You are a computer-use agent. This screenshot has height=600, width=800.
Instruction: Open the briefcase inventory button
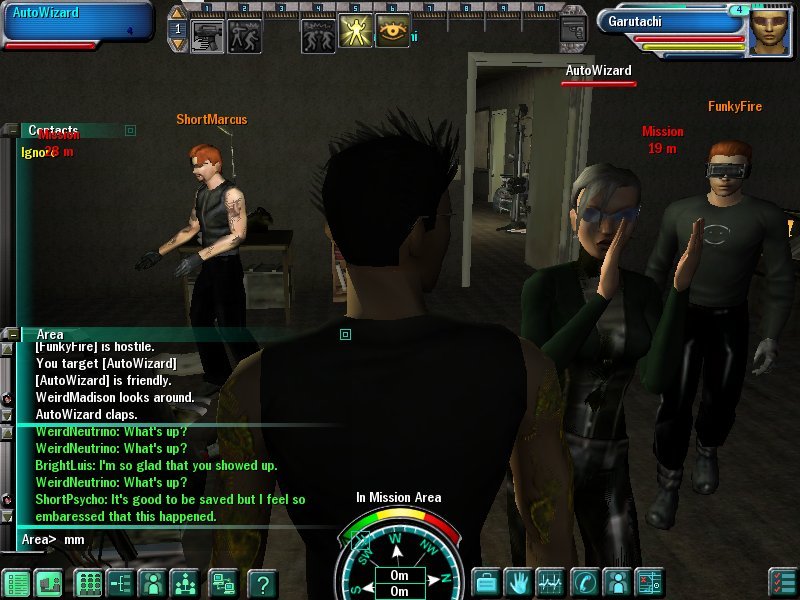click(x=486, y=582)
